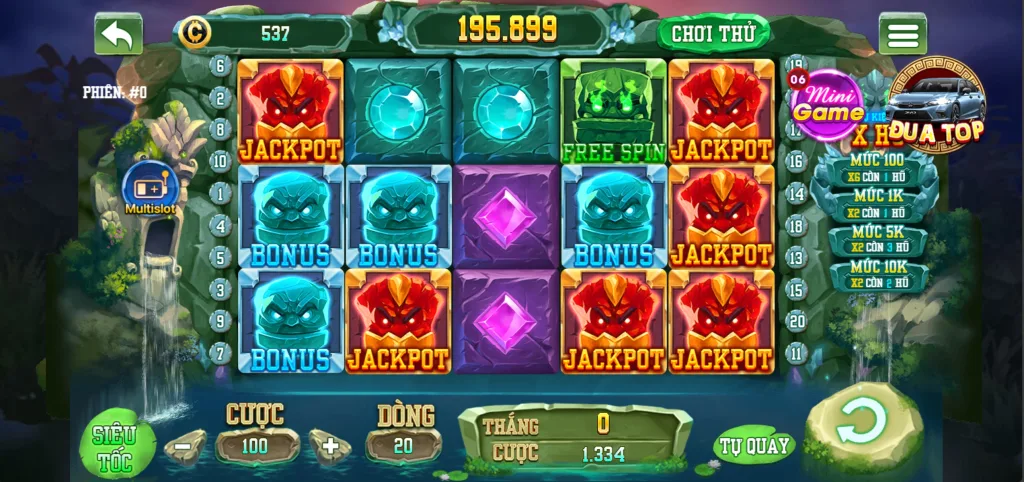This screenshot has height=482, width=1024.
Task: Open the Dòng paylines selector
Action: point(403,446)
